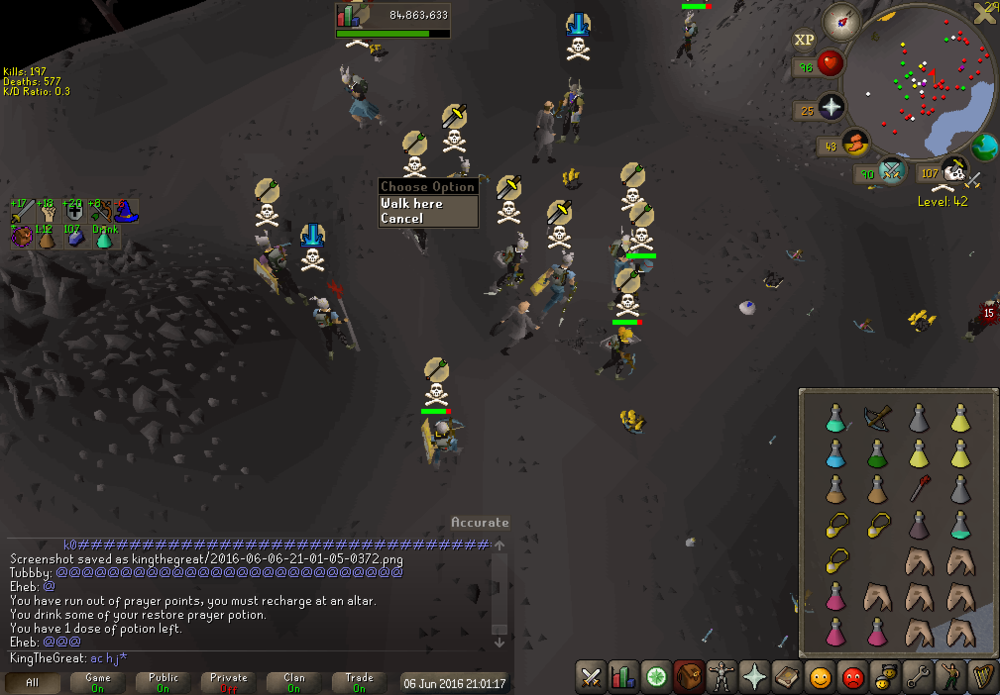The width and height of the screenshot is (1000, 695).
Task: Click the Trade chat filter tab
Action: click(x=359, y=682)
